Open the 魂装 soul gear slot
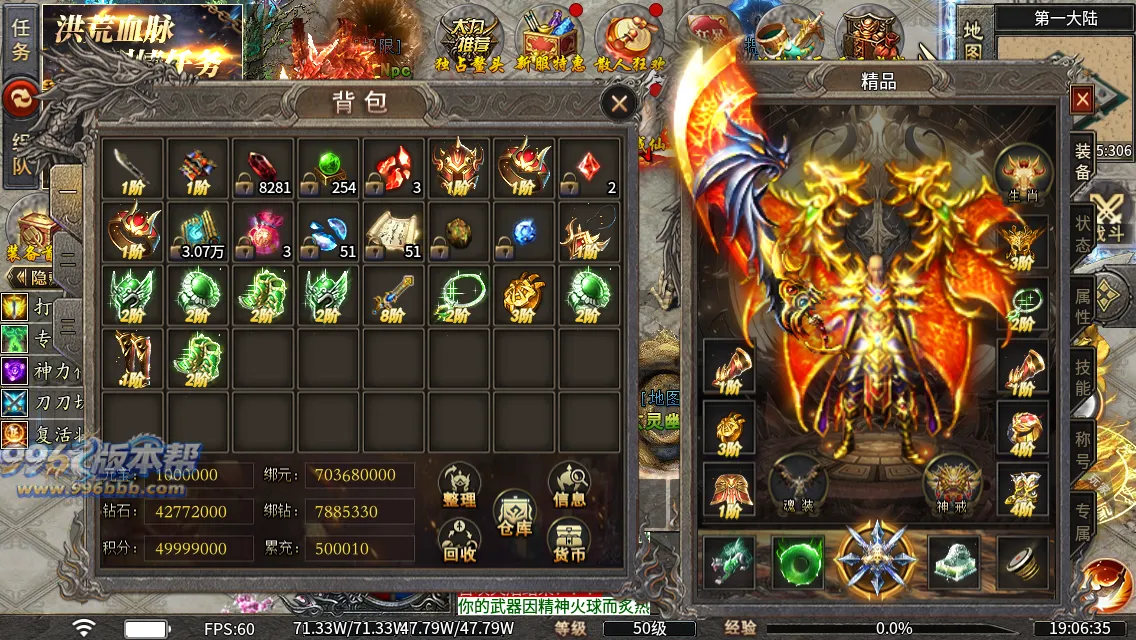 coord(797,485)
